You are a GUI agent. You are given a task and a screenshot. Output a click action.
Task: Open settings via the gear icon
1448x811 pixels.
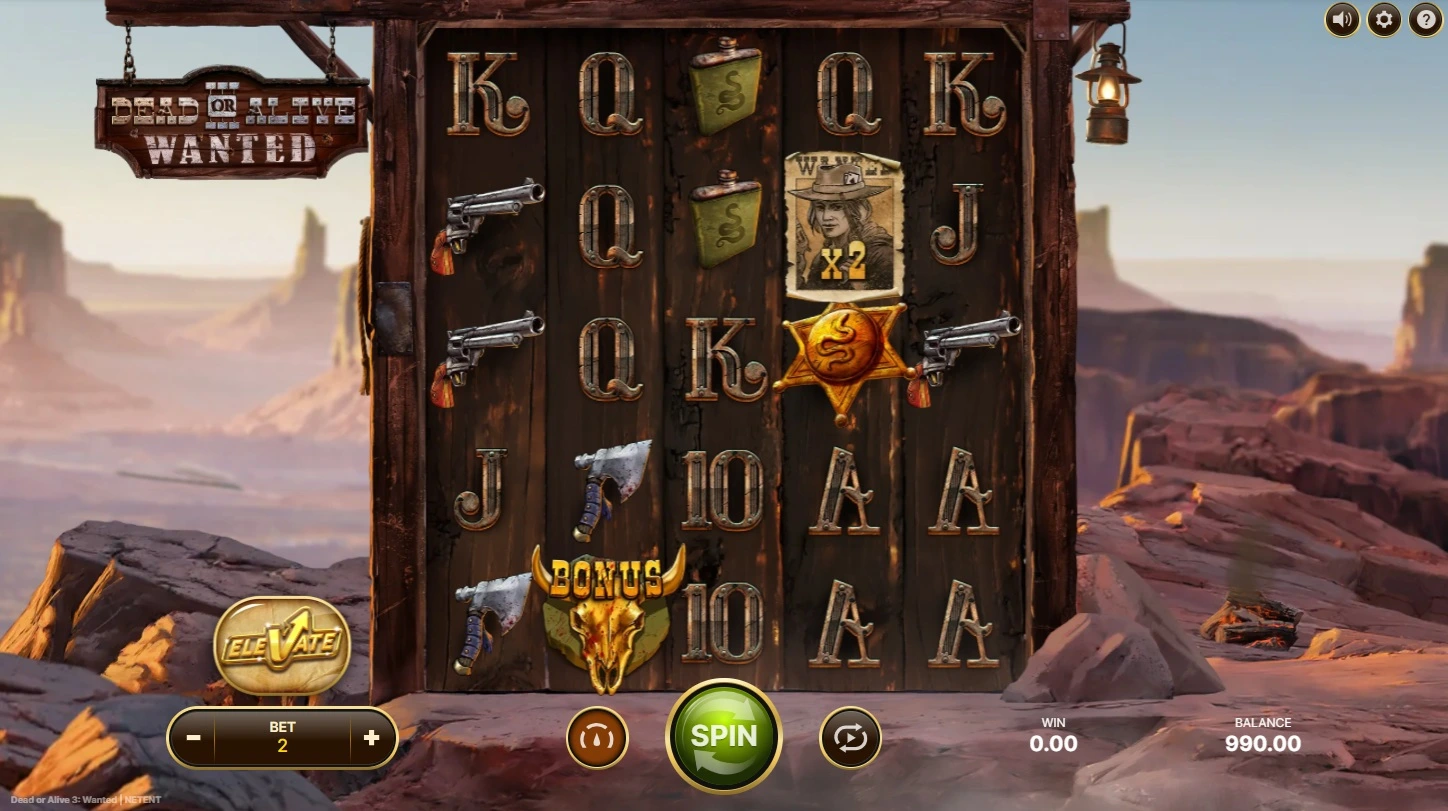tap(1384, 19)
